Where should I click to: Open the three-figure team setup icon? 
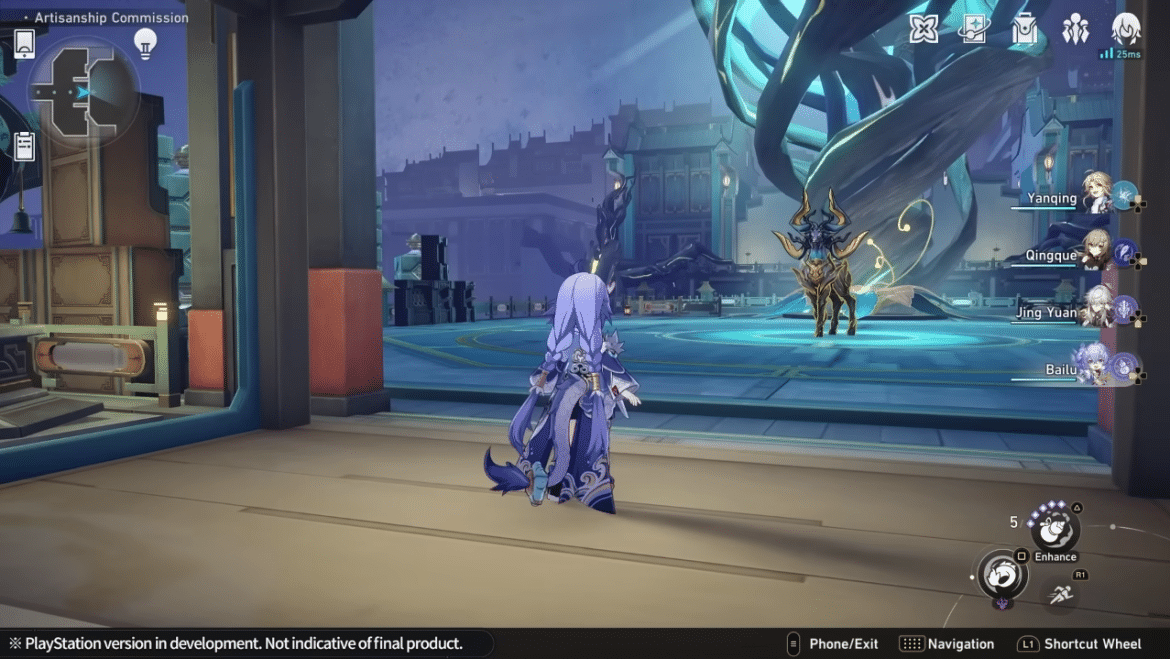[x=1075, y=30]
